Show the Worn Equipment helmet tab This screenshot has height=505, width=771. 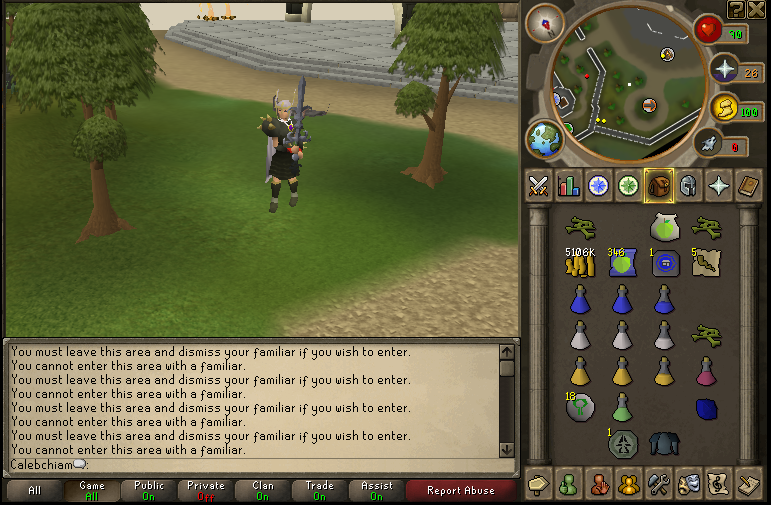coord(689,185)
